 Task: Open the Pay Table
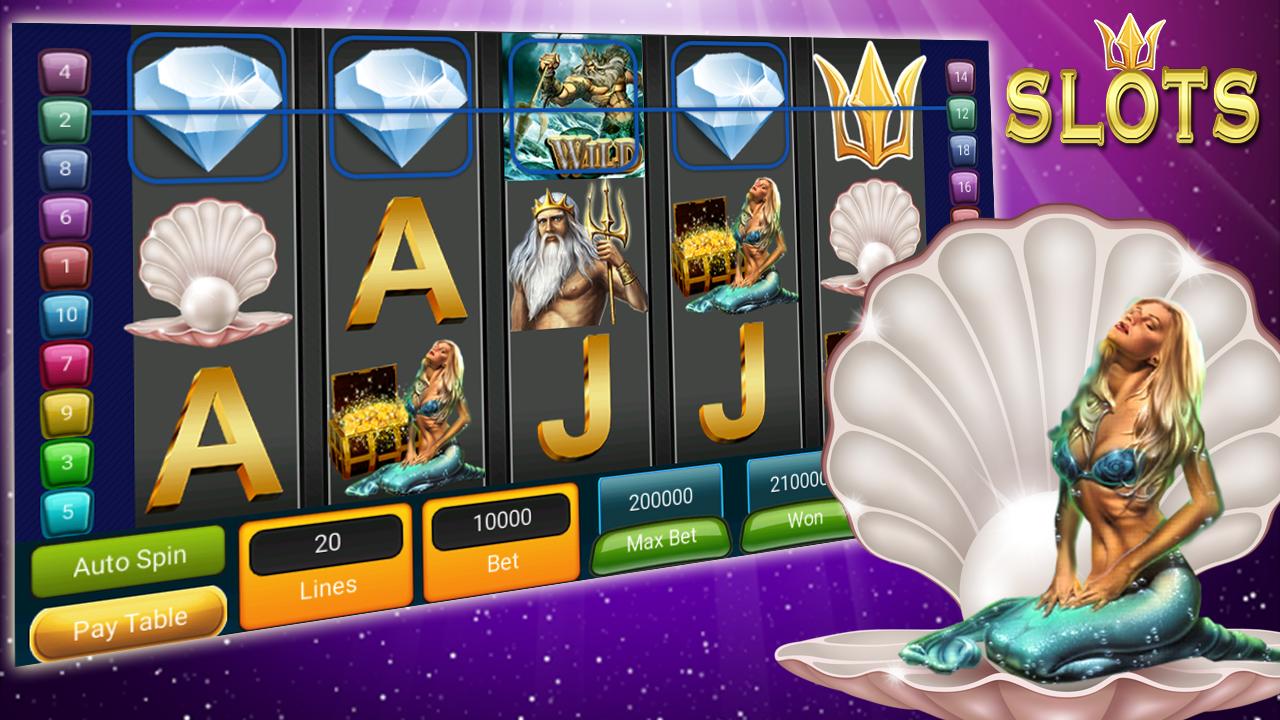pyautogui.click(x=130, y=616)
